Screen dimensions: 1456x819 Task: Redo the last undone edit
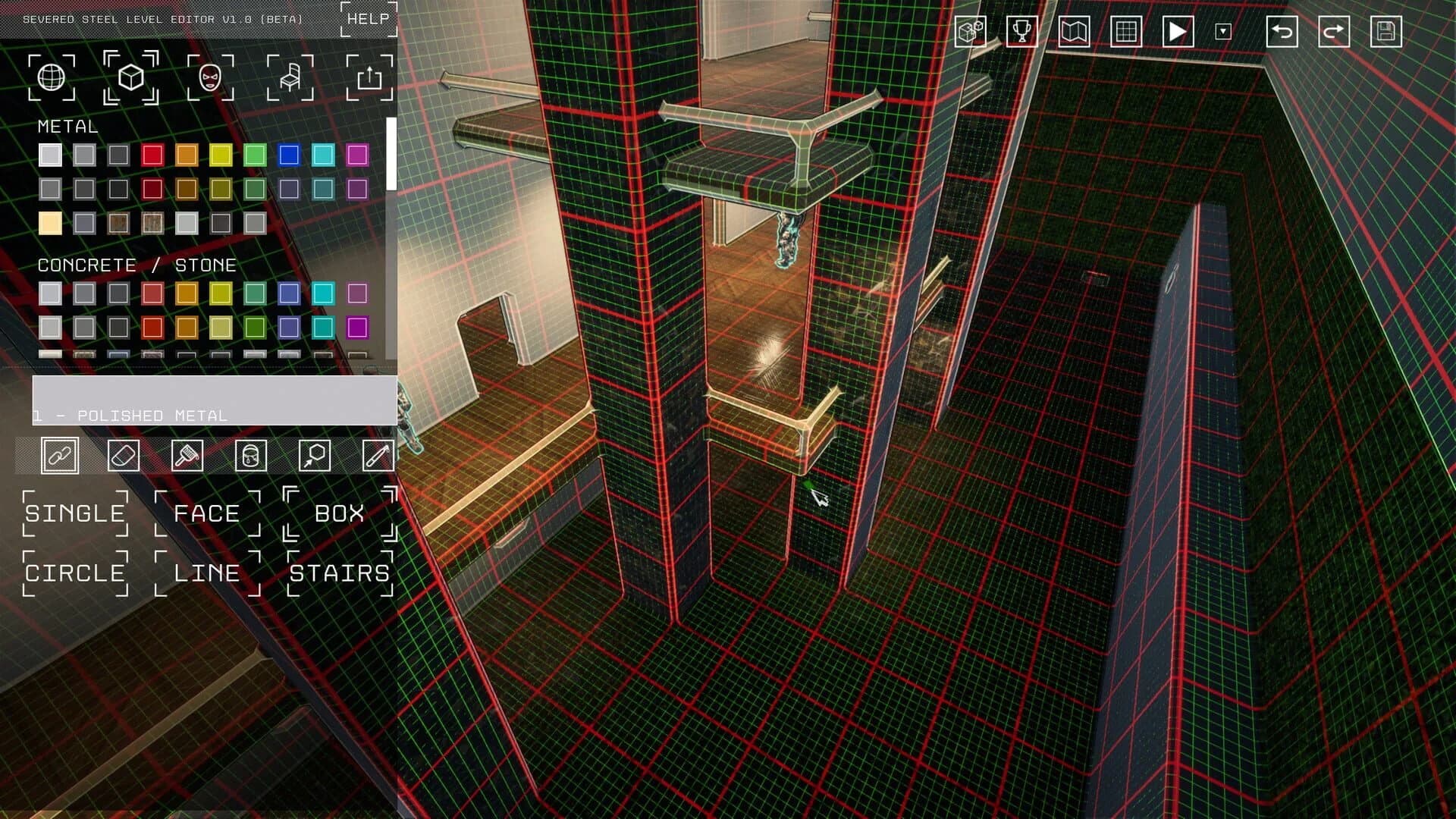coord(1334,31)
